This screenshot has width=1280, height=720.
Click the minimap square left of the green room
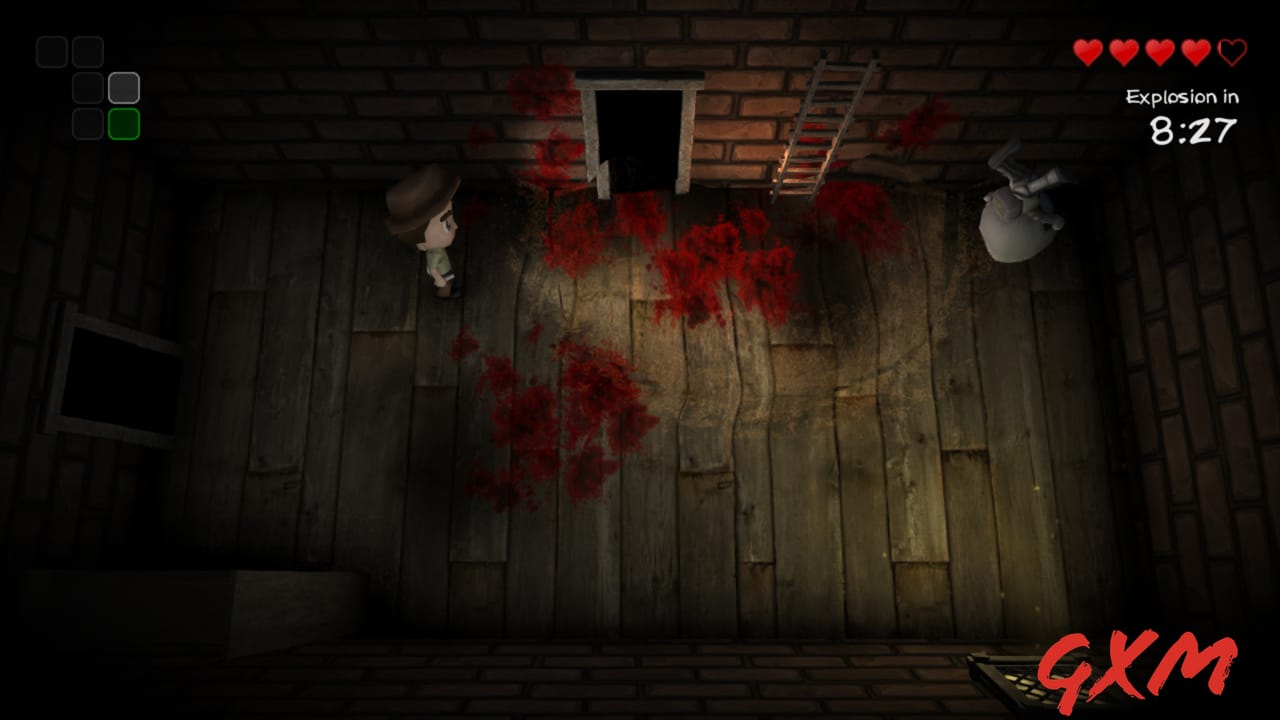click(88, 124)
